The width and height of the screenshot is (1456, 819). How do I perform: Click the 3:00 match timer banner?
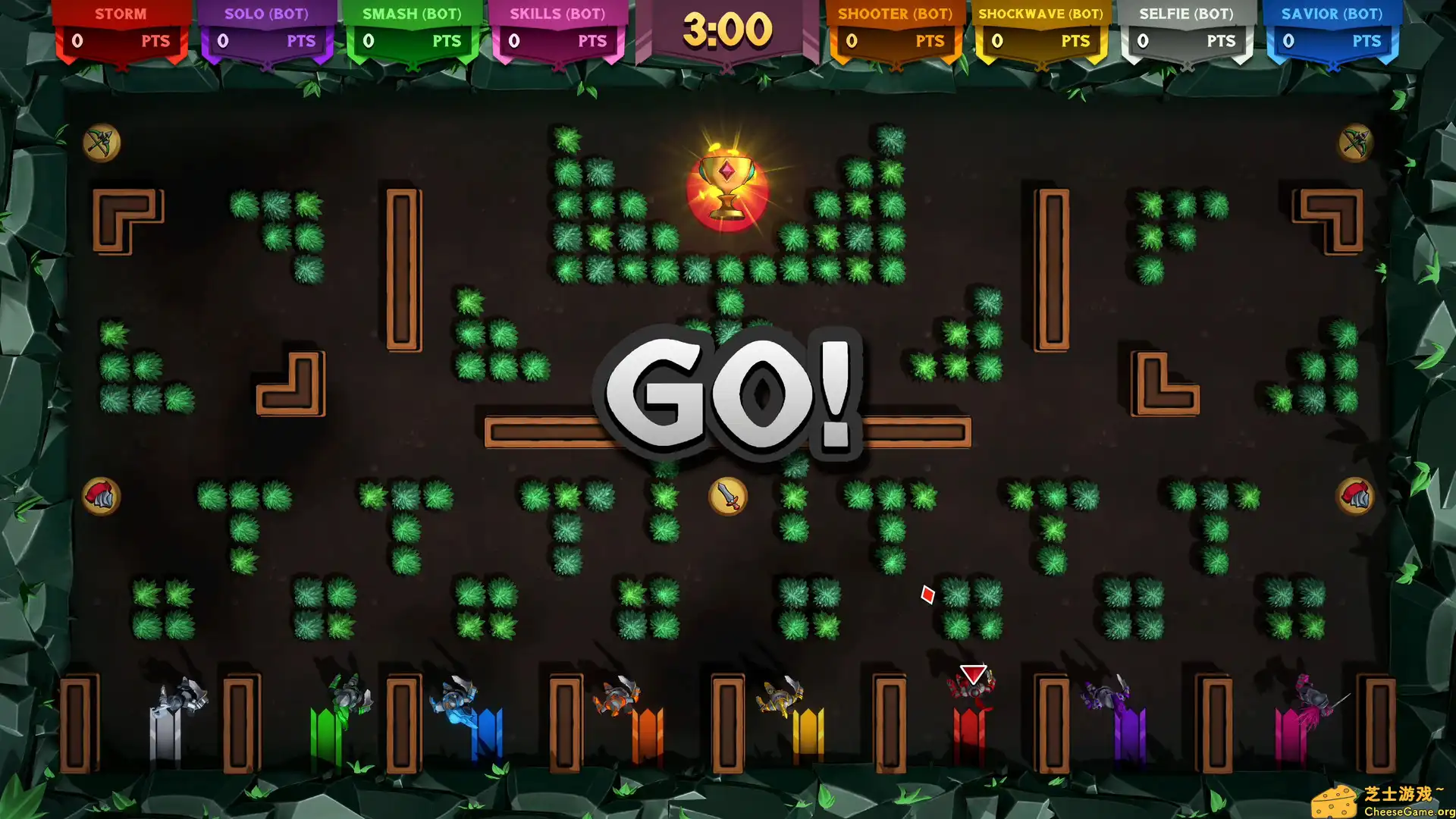click(726, 30)
